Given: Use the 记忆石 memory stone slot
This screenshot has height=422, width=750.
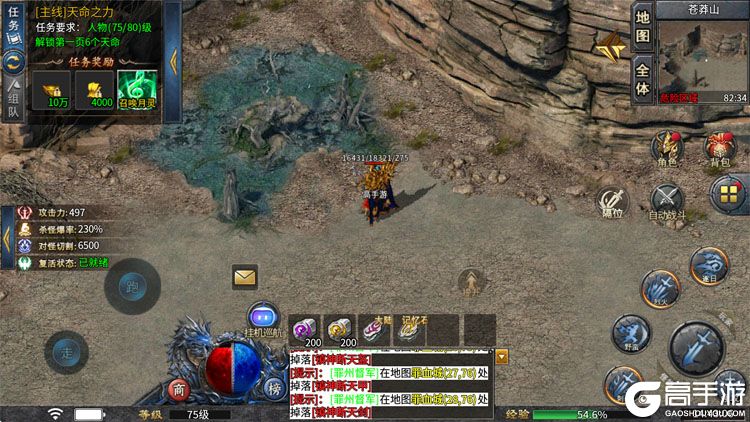Looking at the screenshot, I should pos(406,331).
